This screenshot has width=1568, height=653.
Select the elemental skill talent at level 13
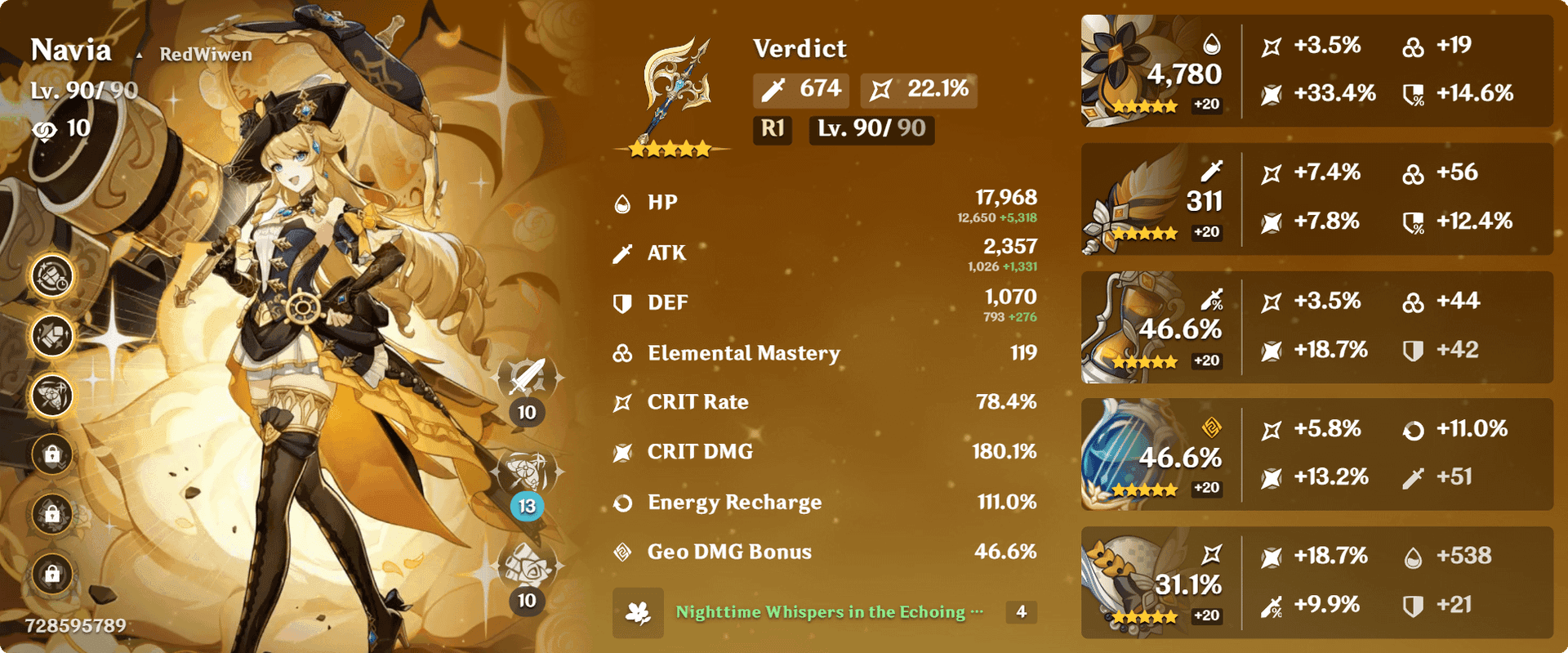[527, 472]
